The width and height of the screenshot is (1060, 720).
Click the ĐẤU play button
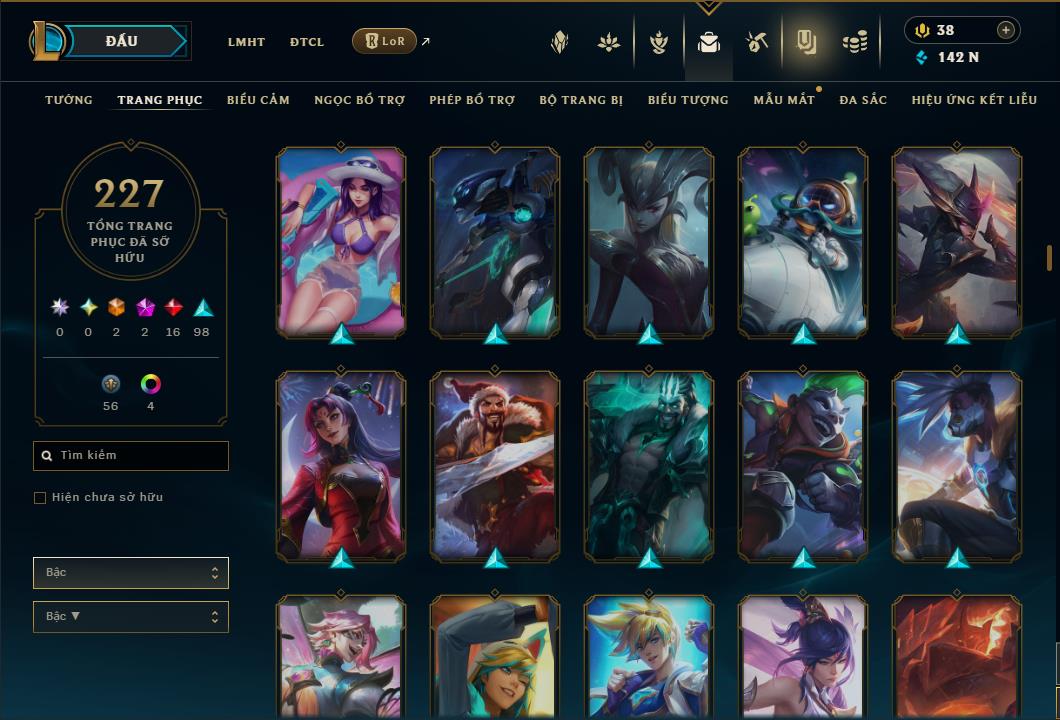point(122,41)
